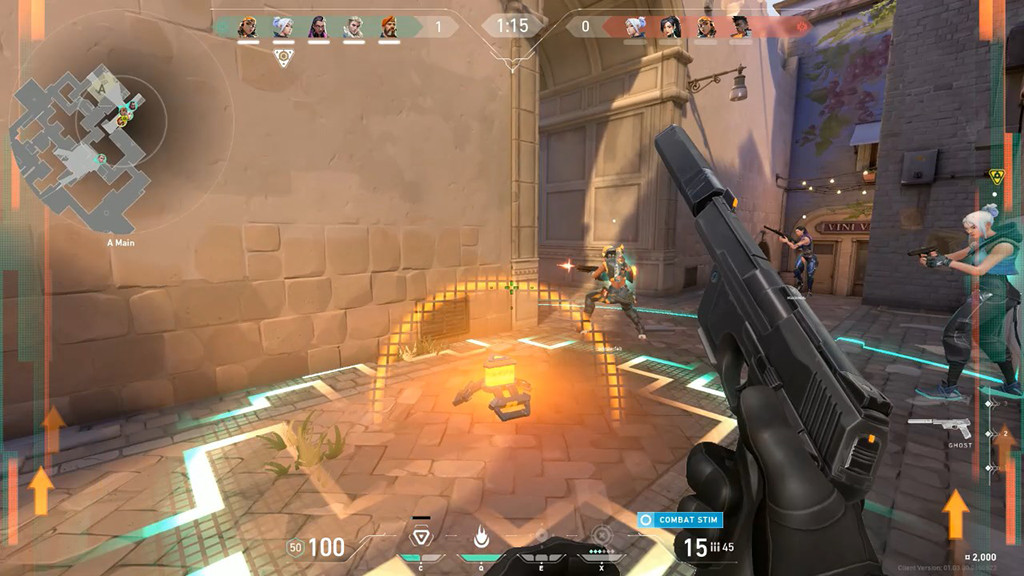Click the Combat Stim status label
This screenshot has height=576, width=1024.
pos(681,520)
